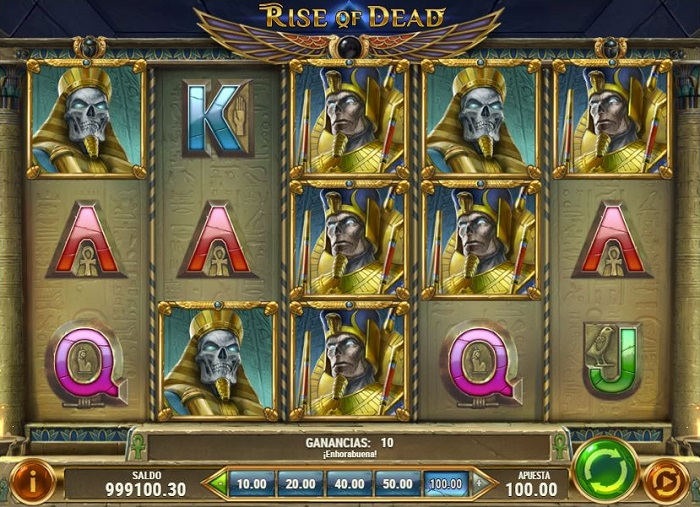Choose the 20.00 bet amount

[x=300, y=484]
